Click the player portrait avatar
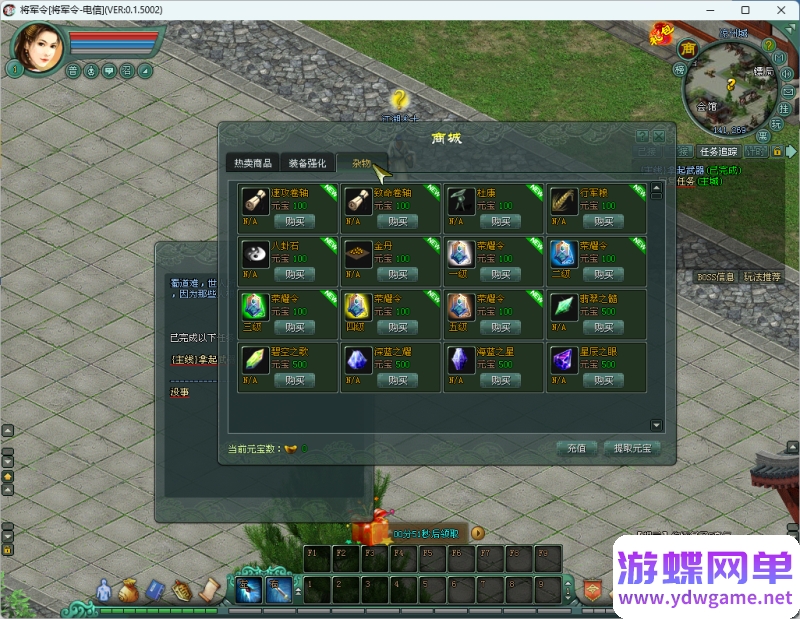Screen dimensions: 800x619 pos(38,46)
